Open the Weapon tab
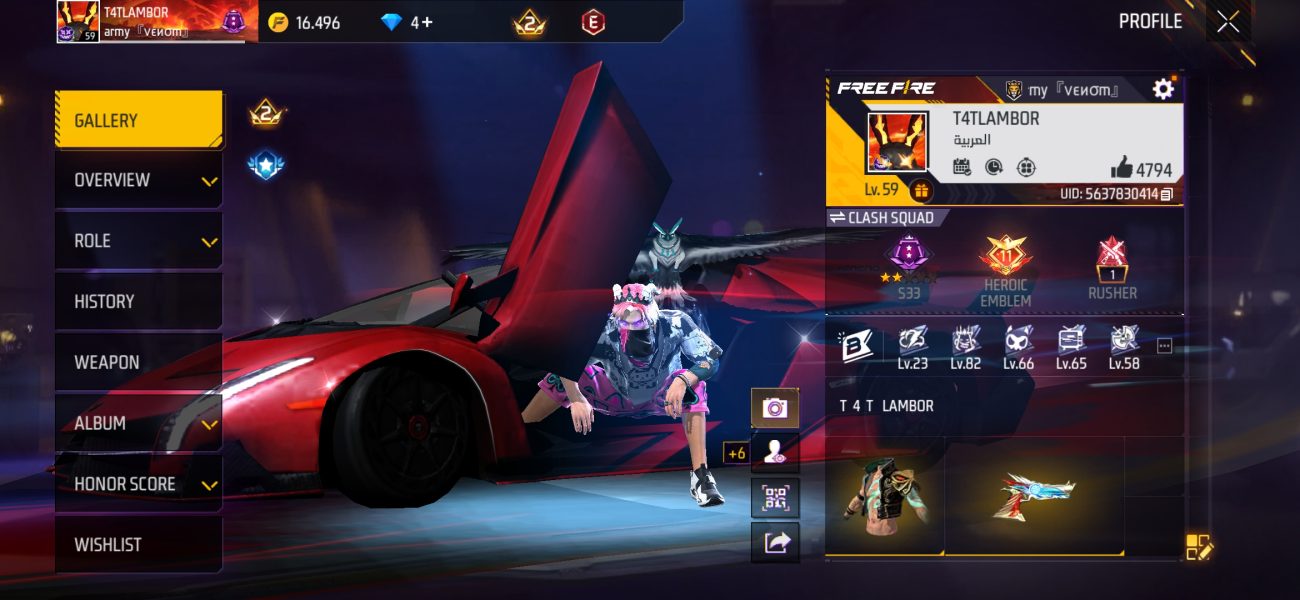 (x=138, y=362)
